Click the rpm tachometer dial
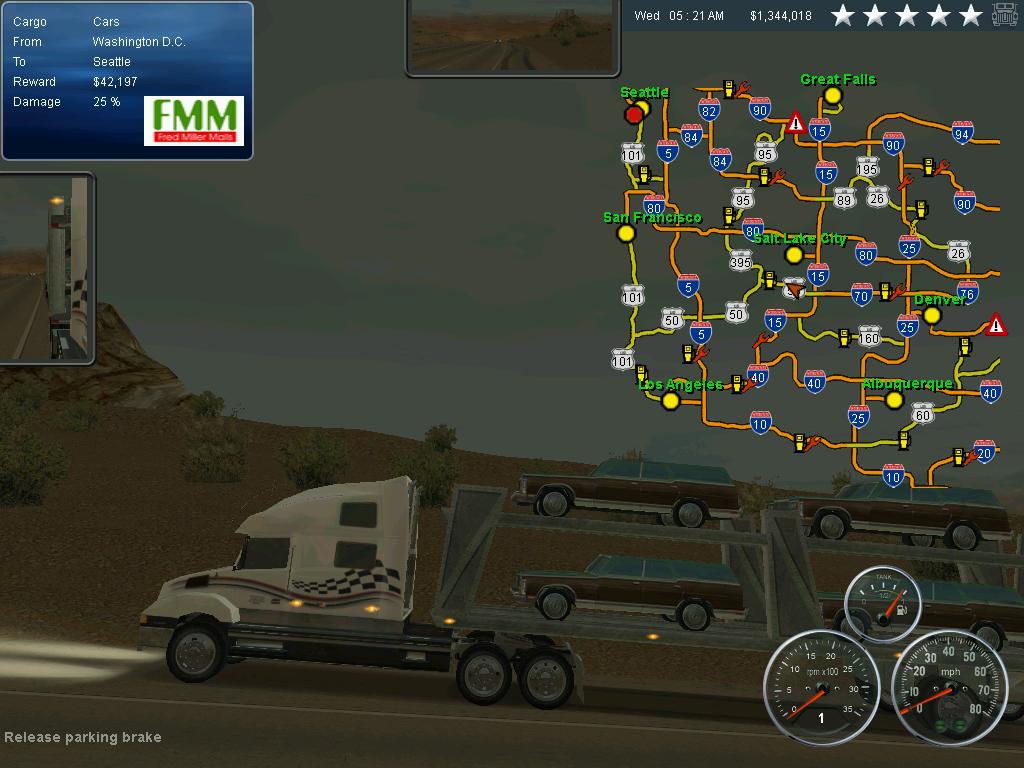 tap(821, 687)
